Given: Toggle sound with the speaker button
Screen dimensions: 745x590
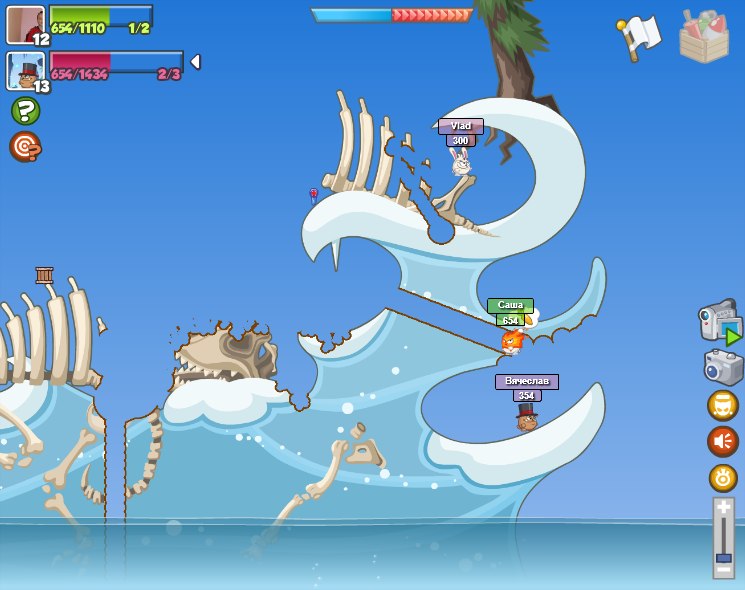Looking at the screenshot, I should tap(723, 441).
